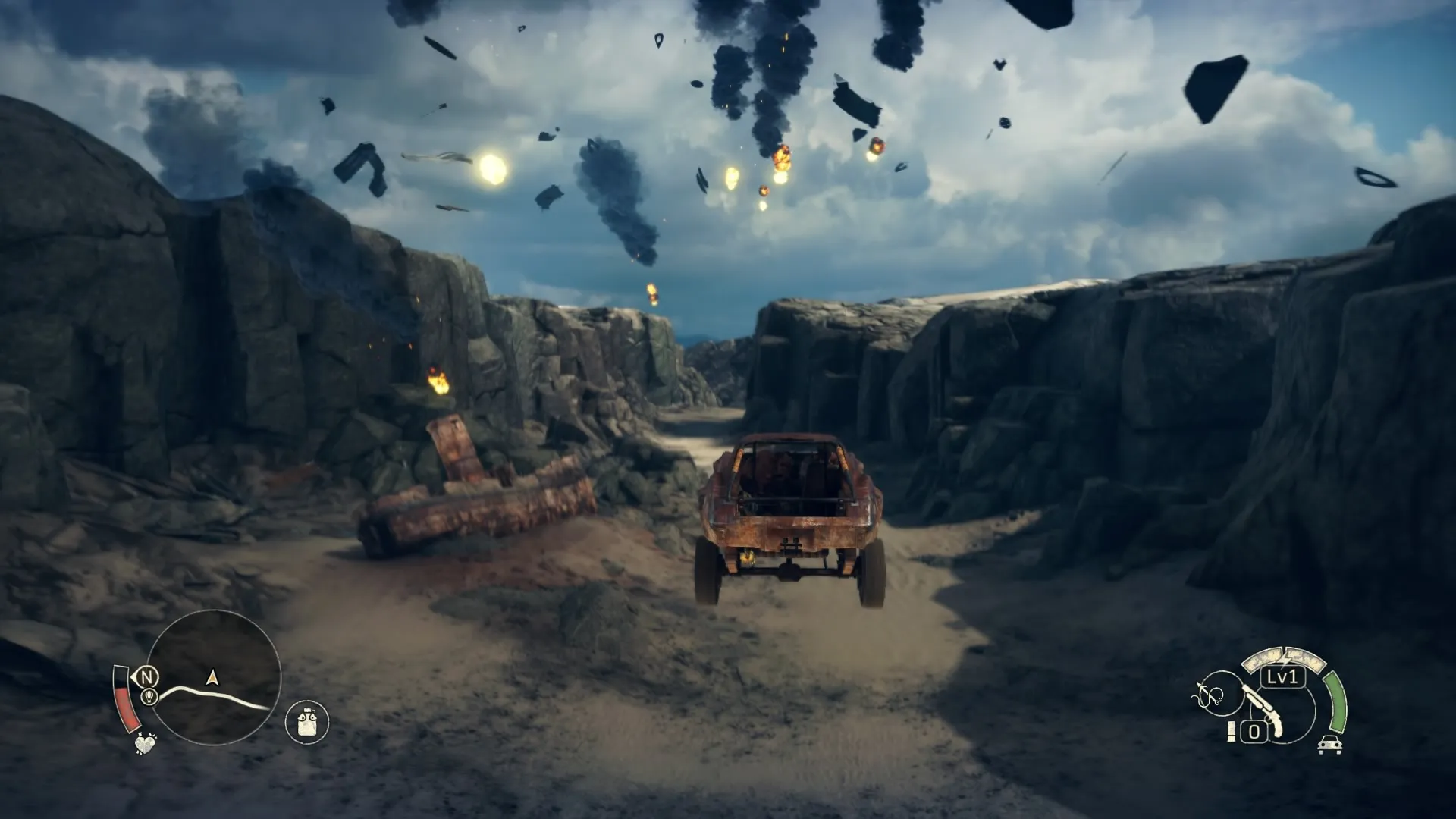The image size is (1456, 819).
Task: Select the heart icon under the health bar
Action: tap(145, 744)
